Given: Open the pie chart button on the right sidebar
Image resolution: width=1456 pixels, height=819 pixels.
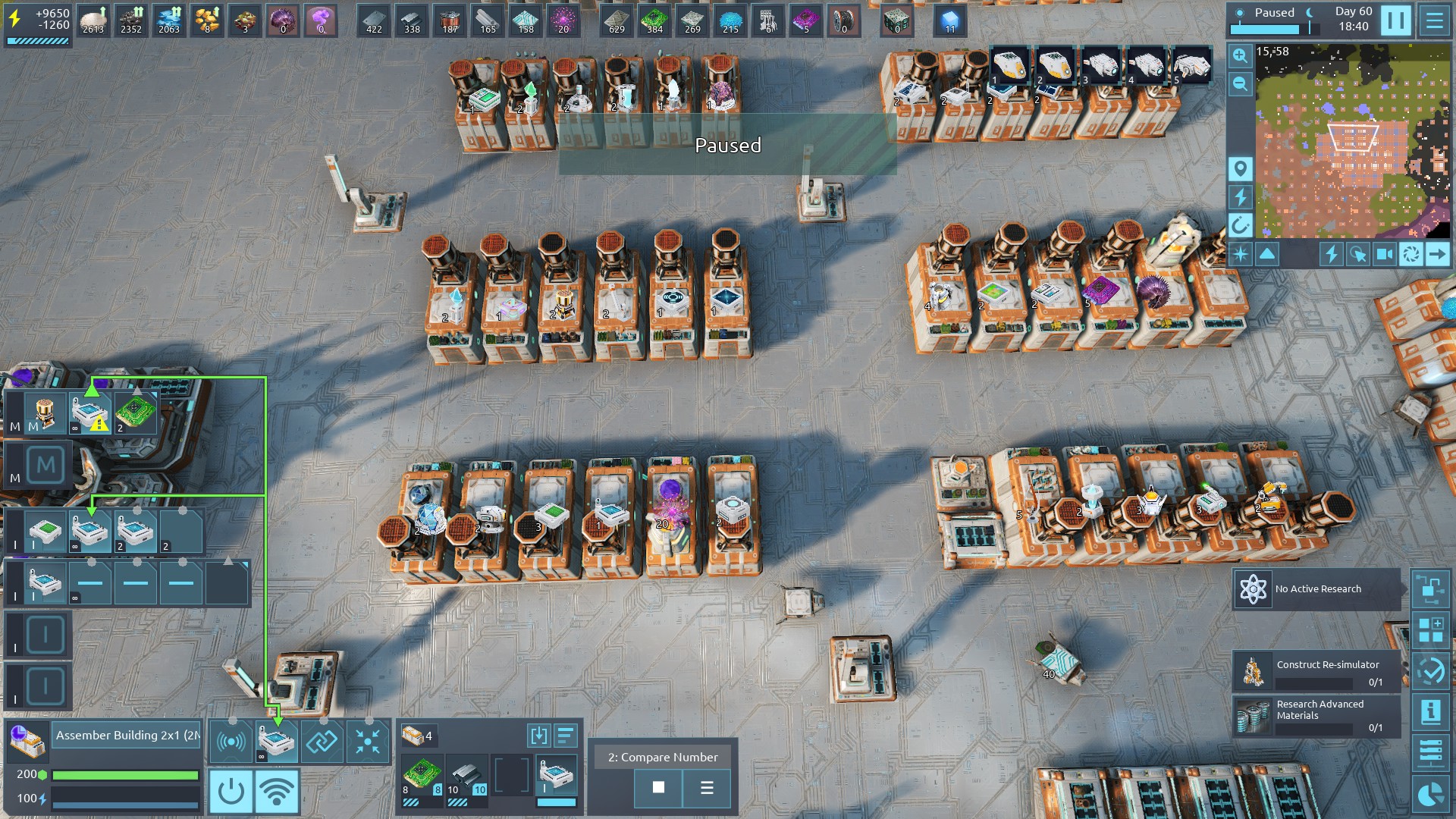Looking at the screenshot, I should coord(1430,794).
